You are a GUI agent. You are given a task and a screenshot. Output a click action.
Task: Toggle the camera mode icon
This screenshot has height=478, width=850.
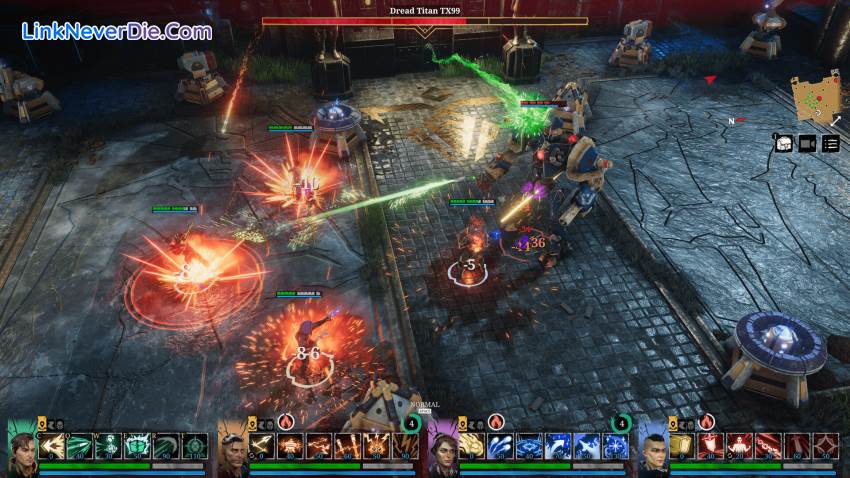coord(808,143)
